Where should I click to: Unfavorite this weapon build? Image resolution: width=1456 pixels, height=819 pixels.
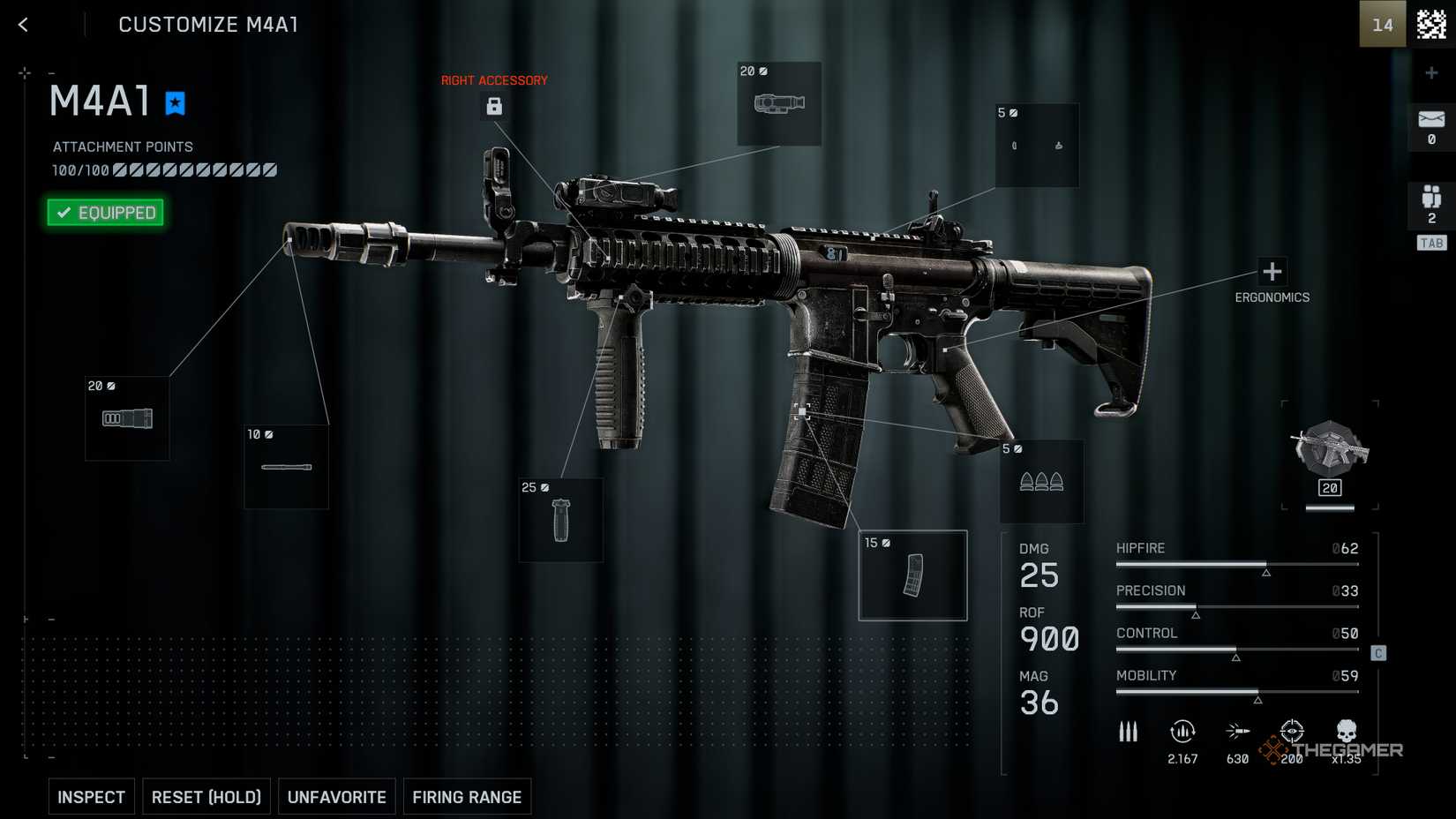337,797
